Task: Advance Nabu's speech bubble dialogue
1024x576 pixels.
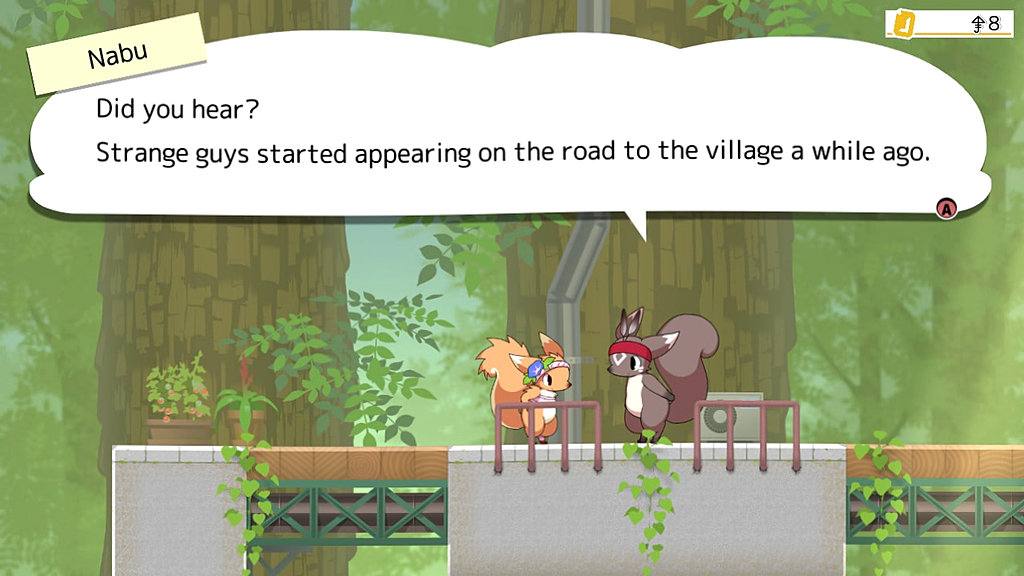Action: 945,208
